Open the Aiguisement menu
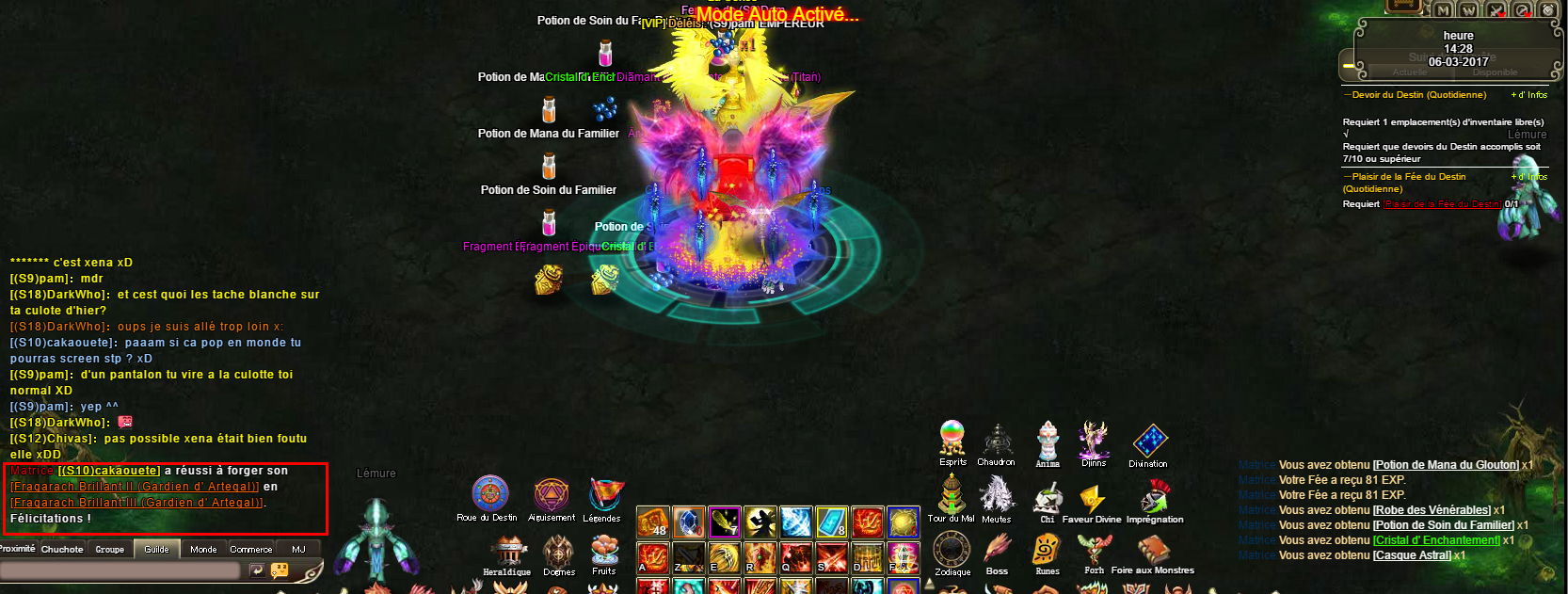The height and width of the screenshot is (594, 1568). click(552, 495)
